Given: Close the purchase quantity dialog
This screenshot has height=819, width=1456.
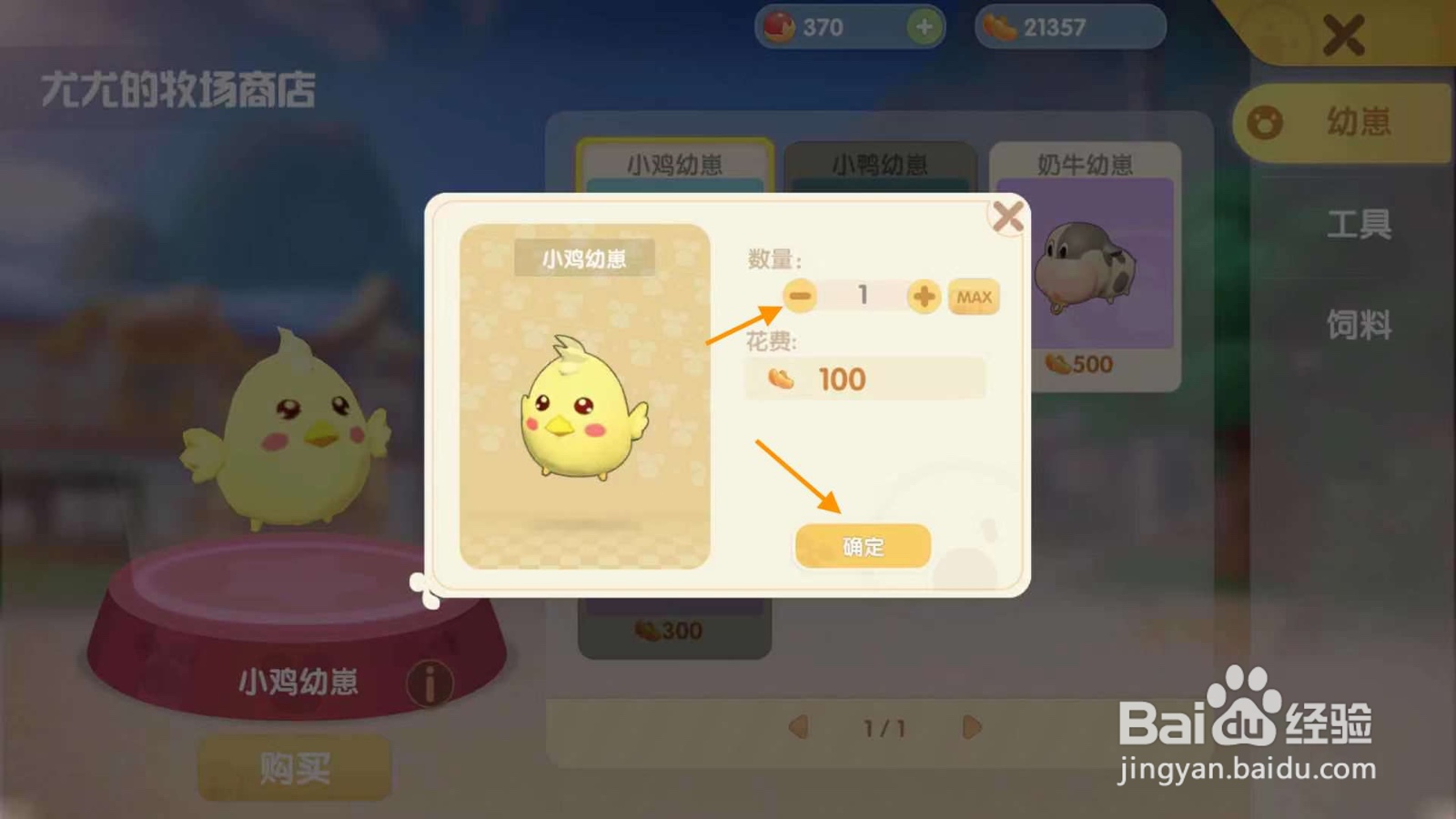Looking at the screenshot, I should [1006, 217].
